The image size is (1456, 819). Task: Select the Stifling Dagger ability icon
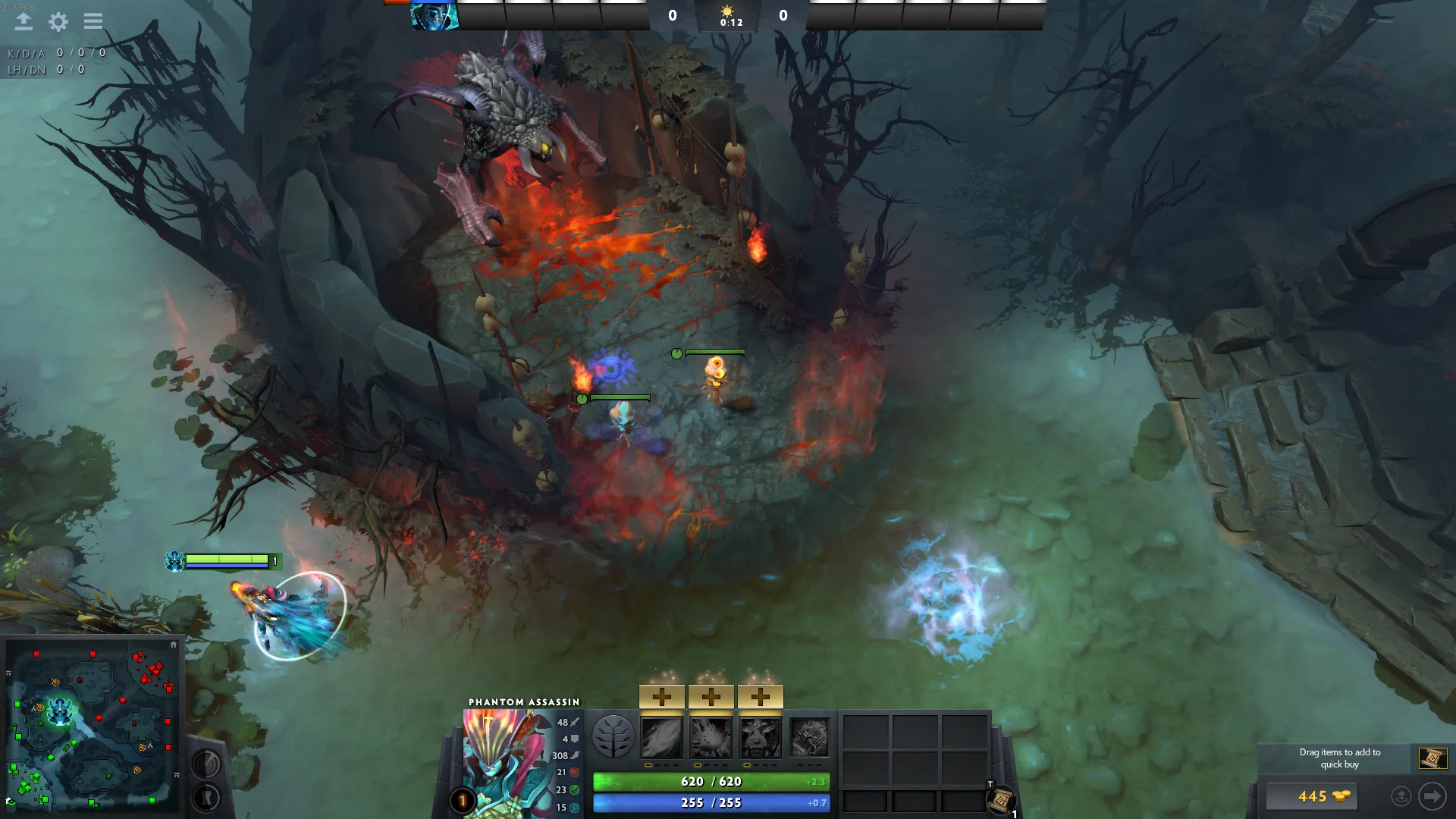click(662, 738)
